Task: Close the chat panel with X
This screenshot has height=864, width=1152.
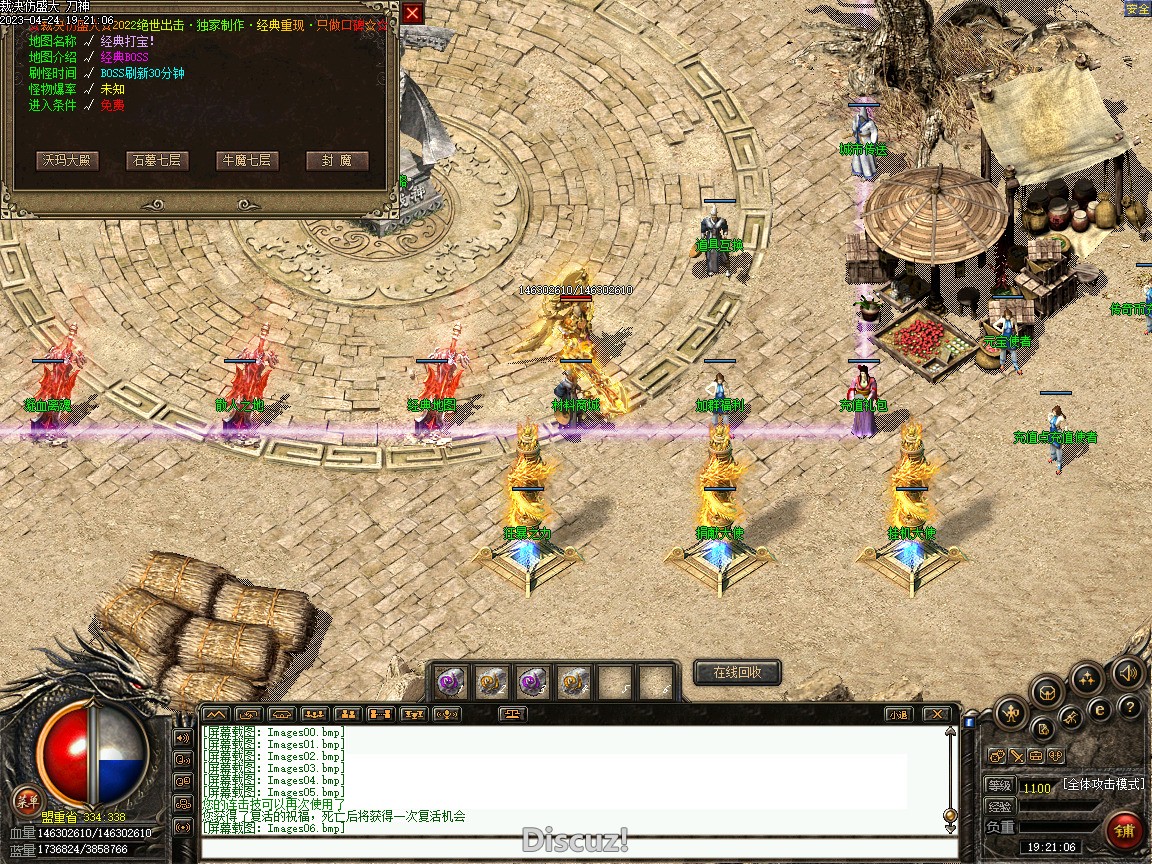Action: click(x=935, y=714)
